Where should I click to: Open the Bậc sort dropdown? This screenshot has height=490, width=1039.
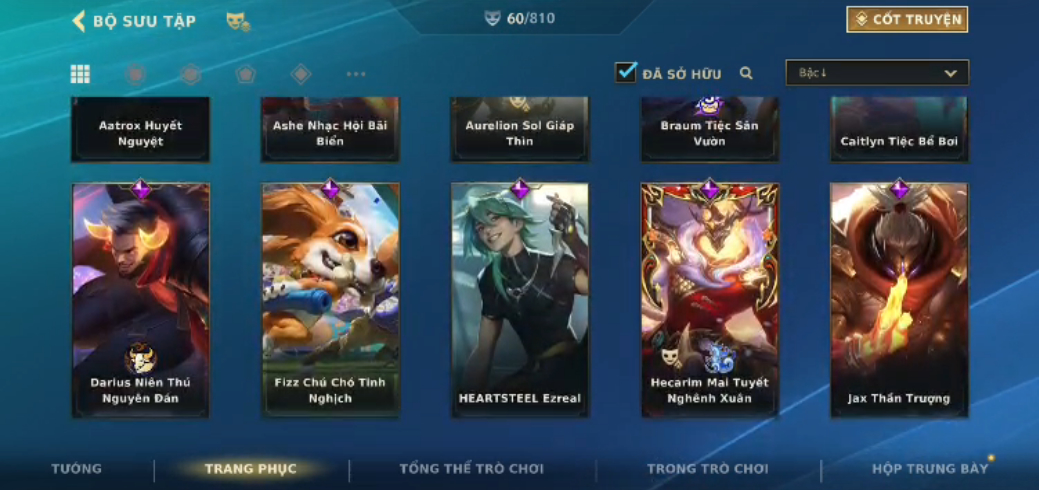[x=877, y=73]
